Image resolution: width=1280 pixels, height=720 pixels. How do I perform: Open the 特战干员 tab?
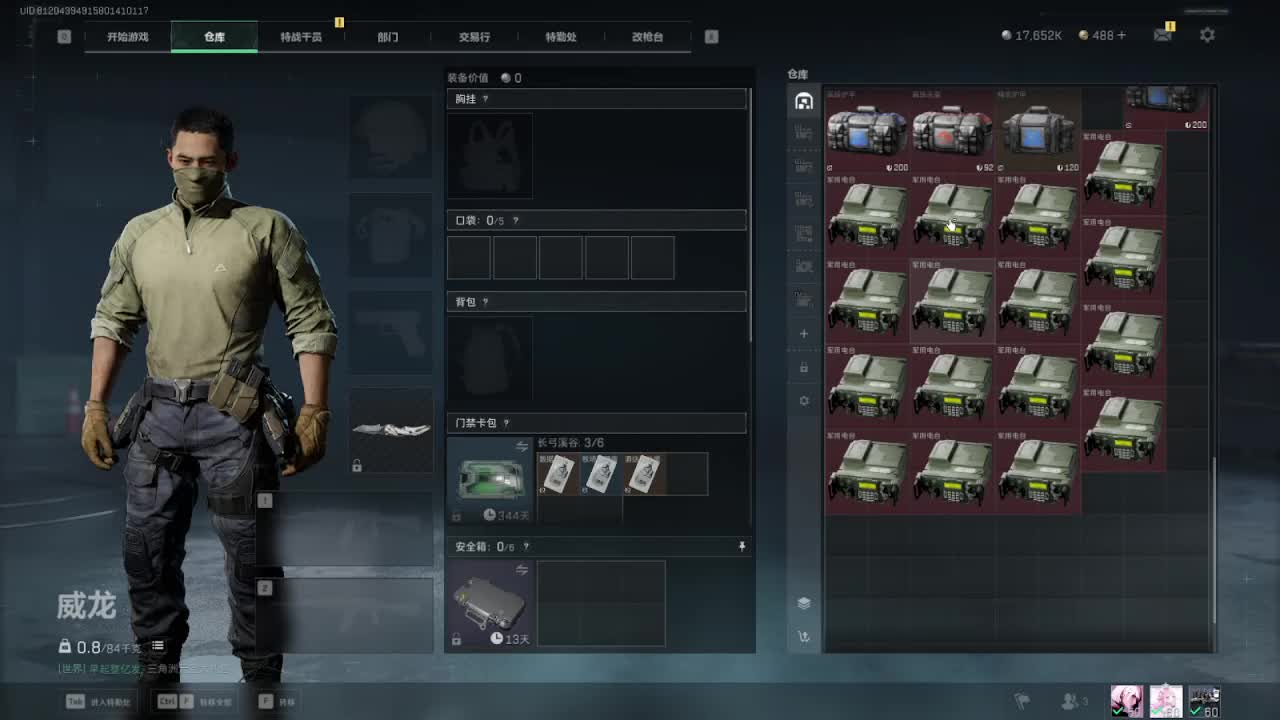(x=301, y=37)
